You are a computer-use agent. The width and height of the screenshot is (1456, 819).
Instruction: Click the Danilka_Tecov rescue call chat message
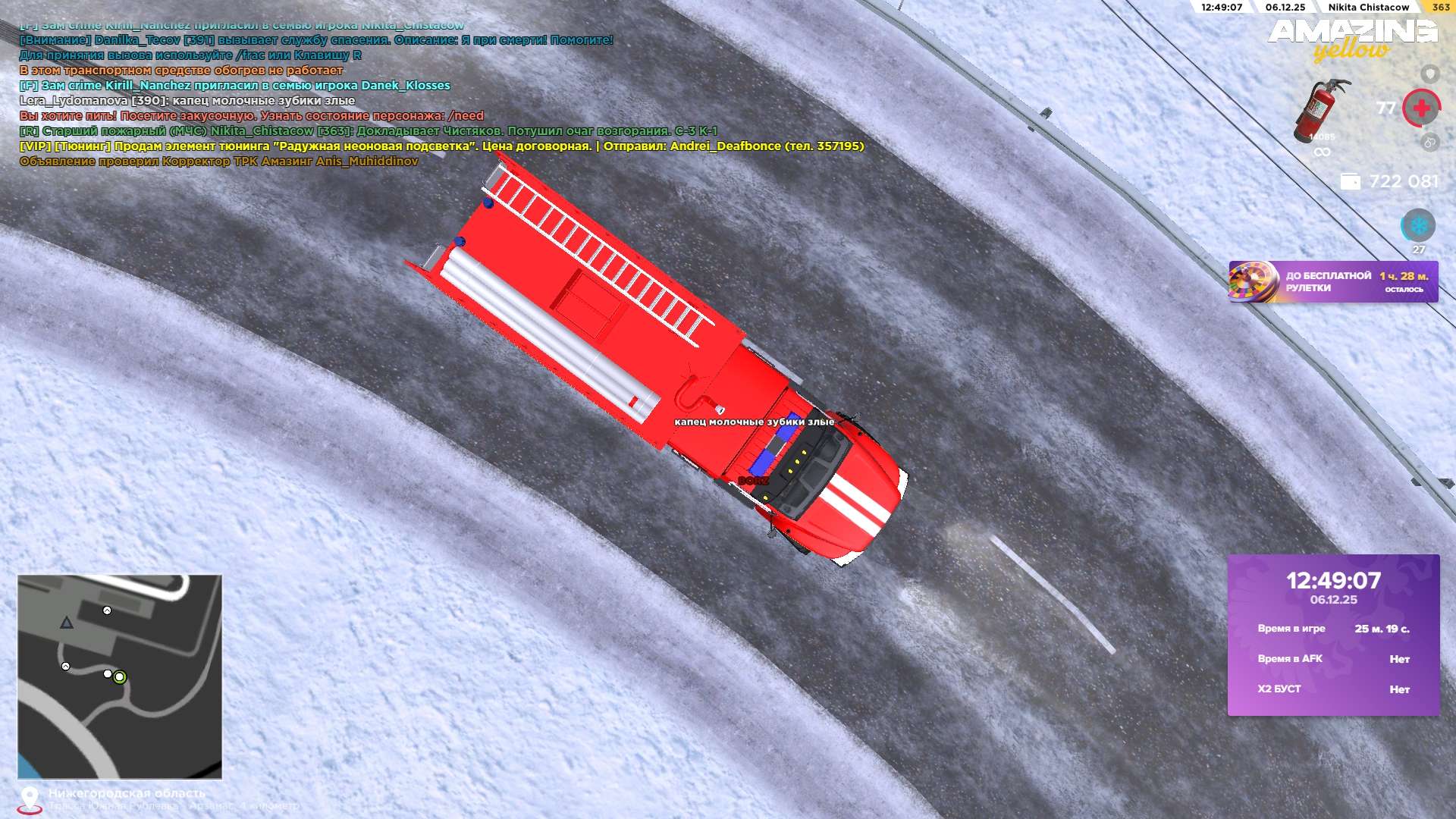(316, 40)
